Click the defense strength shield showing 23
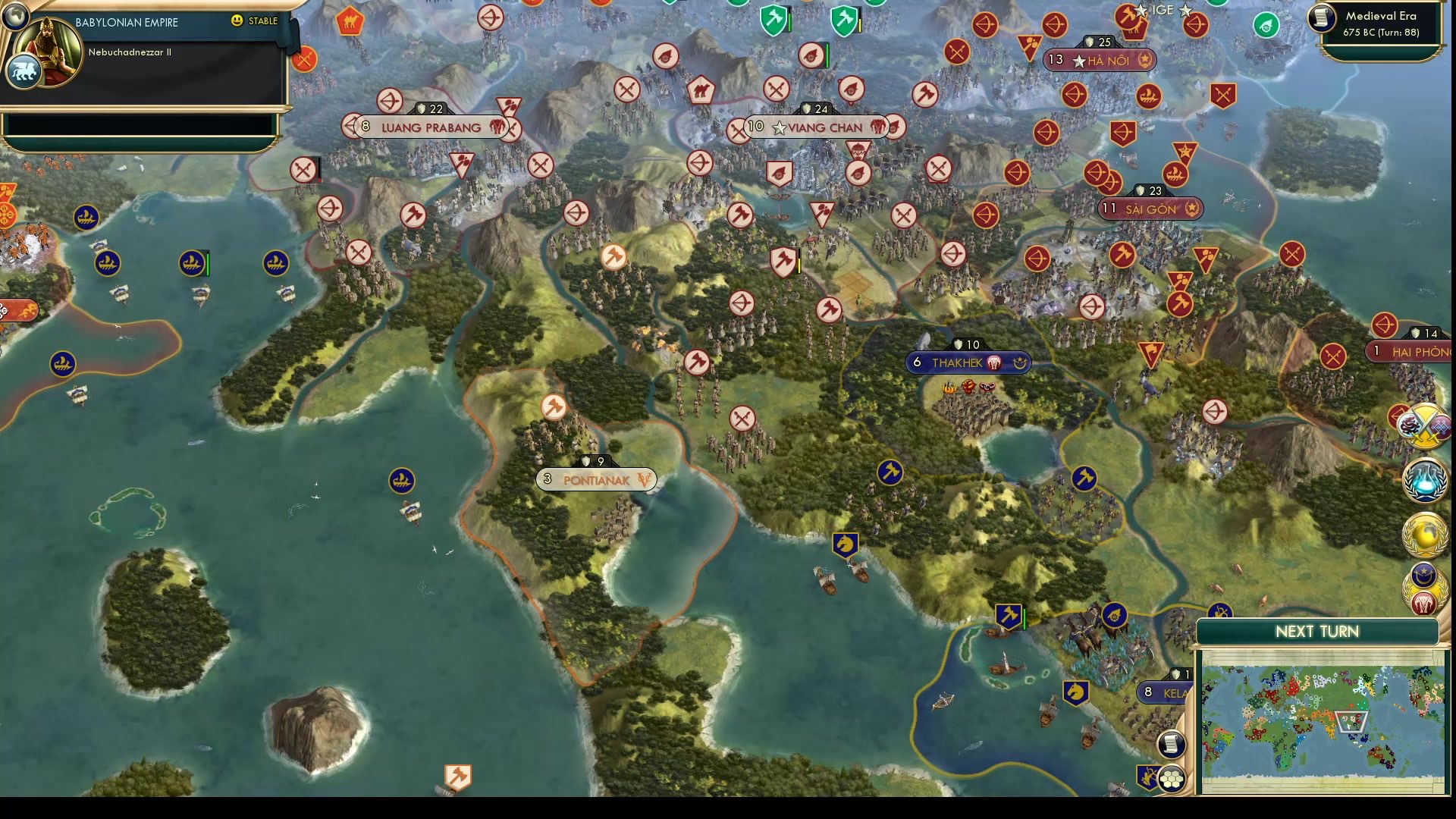Image resolution: width=1456 pixels, height=819 pixels. (1150, 191)
